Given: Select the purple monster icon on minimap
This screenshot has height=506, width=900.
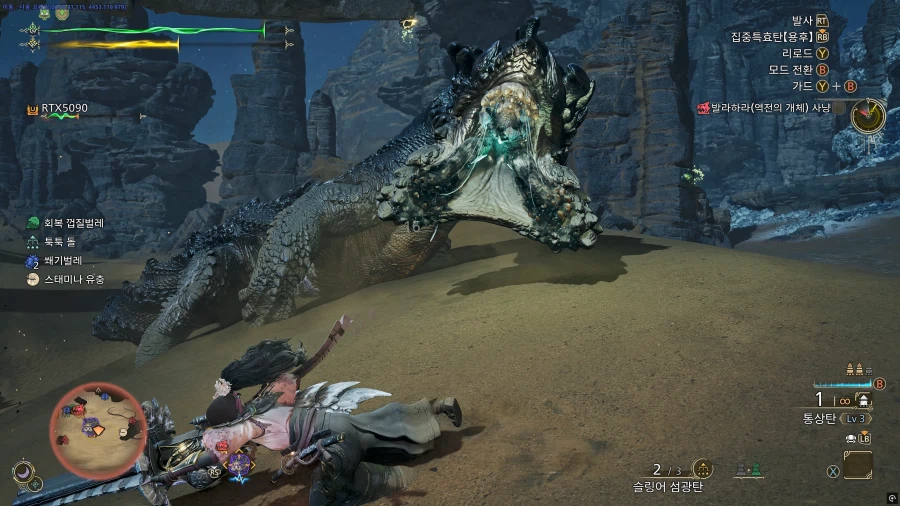Looking at the screenshot, I should point(88,426).
